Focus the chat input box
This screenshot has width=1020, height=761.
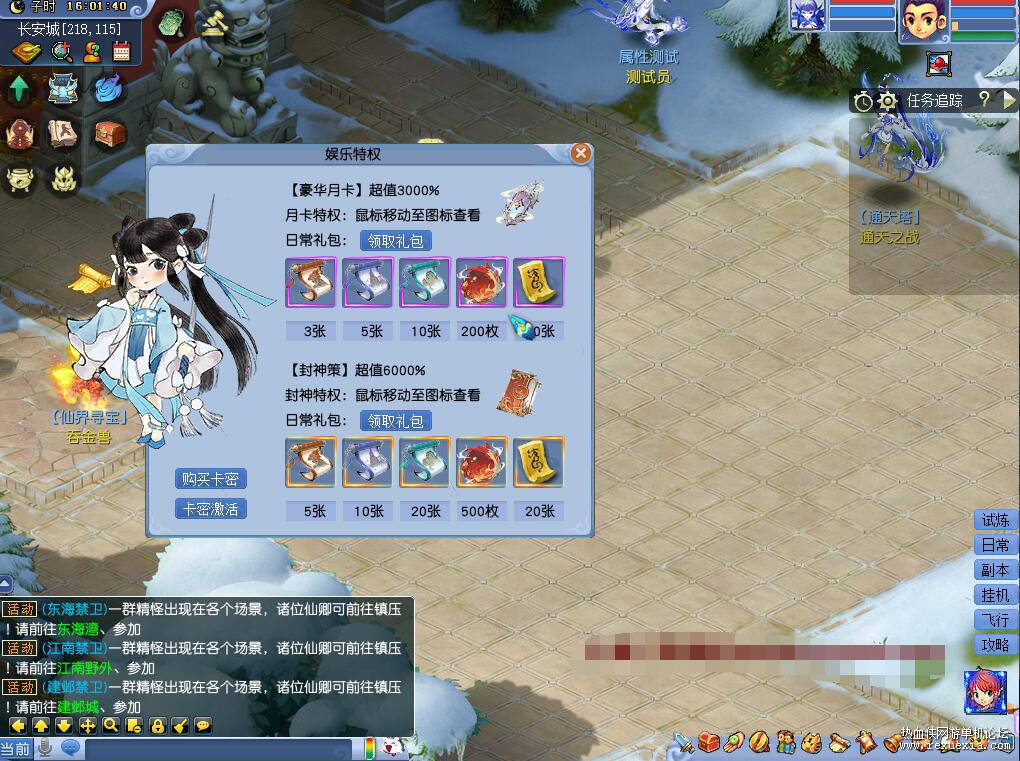click(x=220, y=748)
